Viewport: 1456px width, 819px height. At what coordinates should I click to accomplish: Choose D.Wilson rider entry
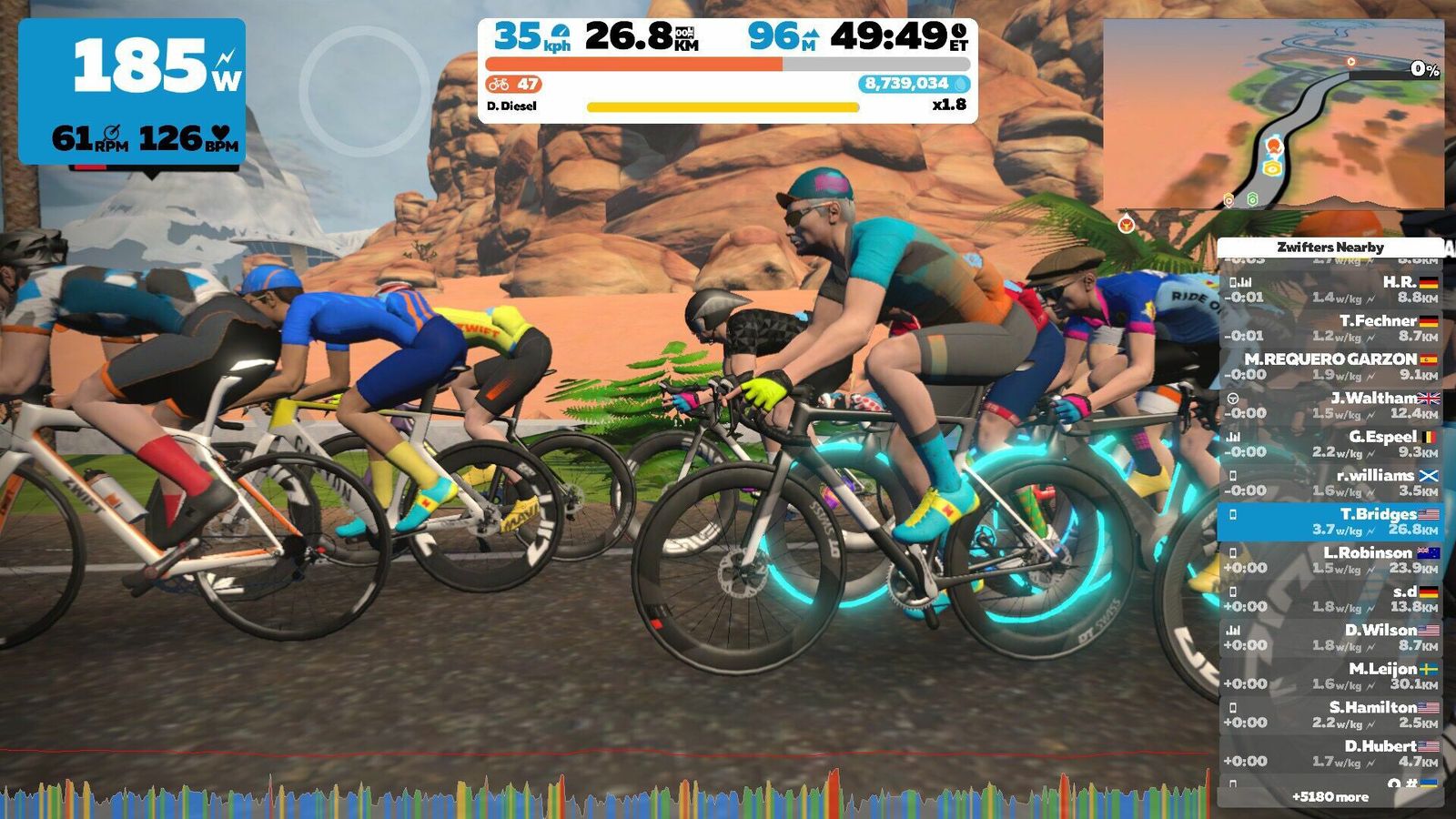click(x=1330, y=637)
